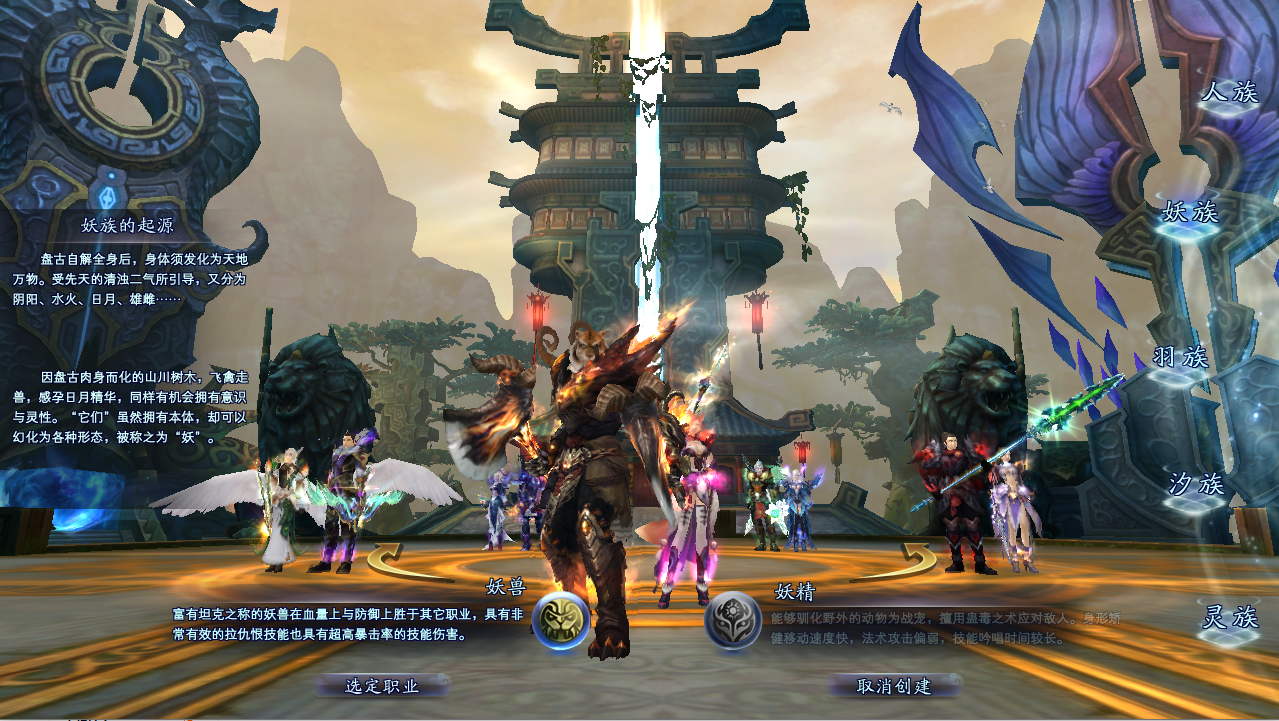This screenshot has width=1279, height=721.
Task: Switch to the 羽族 race
Action: click(1180, 358)
